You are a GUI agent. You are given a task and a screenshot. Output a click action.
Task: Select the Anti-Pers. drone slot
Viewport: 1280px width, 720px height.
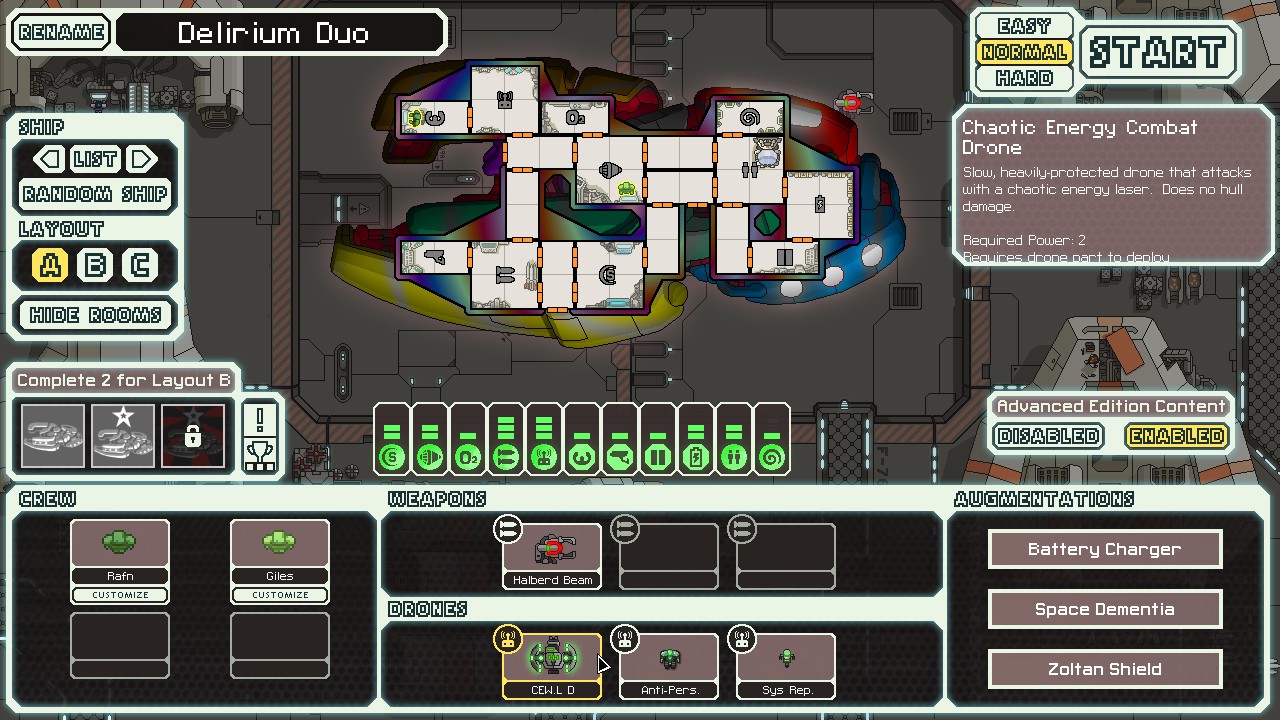pos(669,666)
